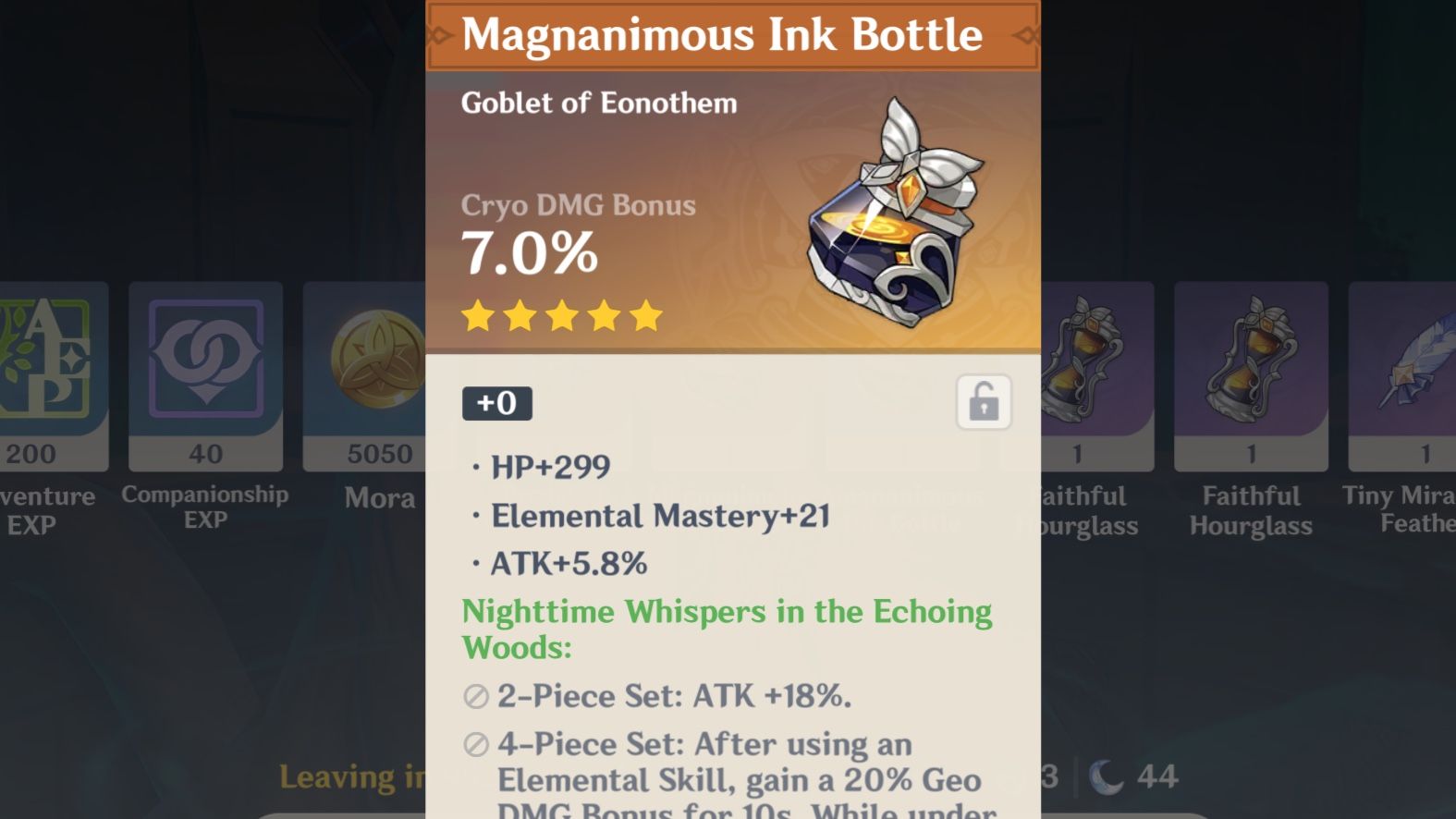Image resolution: width=1456 pixels, height=819 pixels.
Task: Select the Goblet of Eonothem label
Action: pos(598,103)
